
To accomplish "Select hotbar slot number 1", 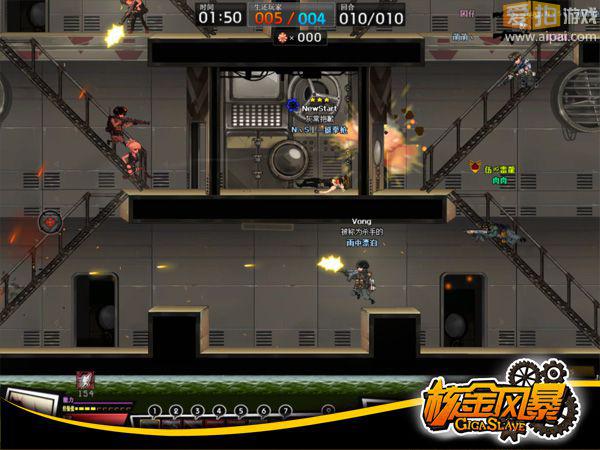I will click(154, 410).
